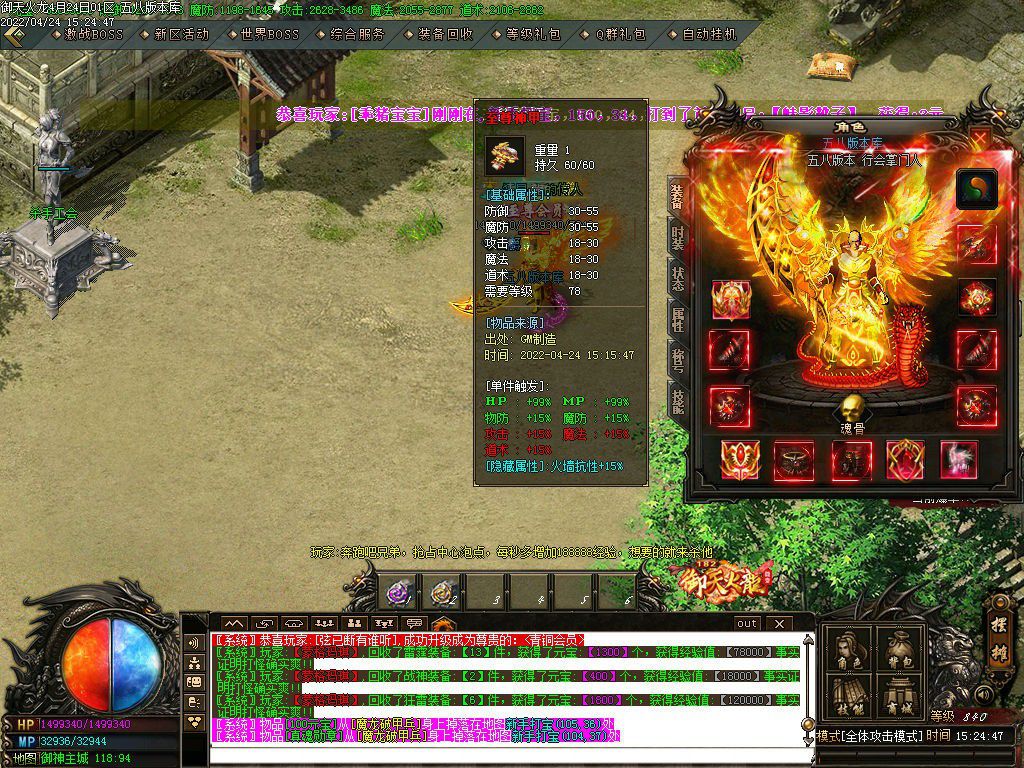Show the 技能 tab in character panel
The image size is (1024, 768).
click(677, 402)
